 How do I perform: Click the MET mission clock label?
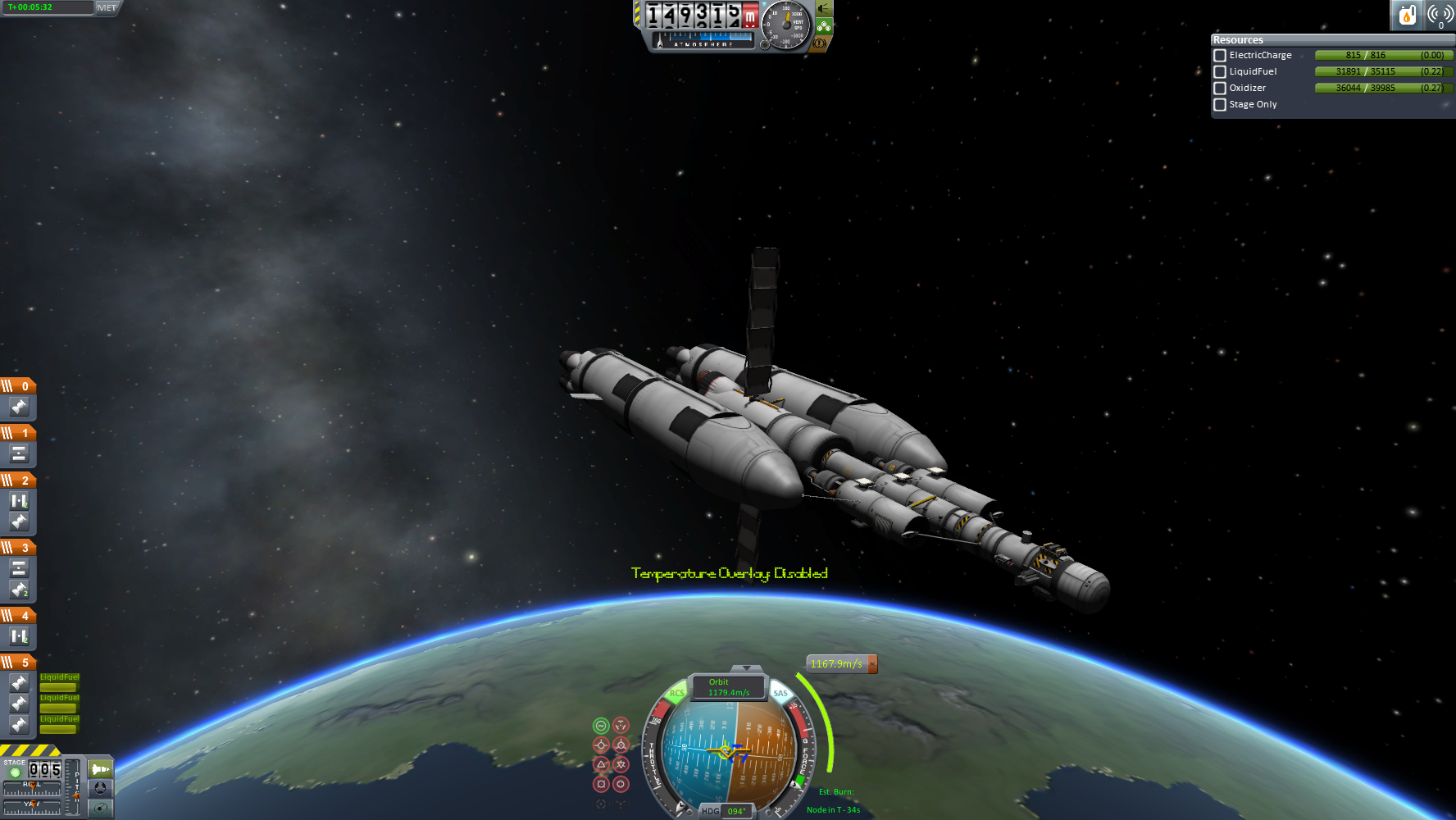(107, 7)
